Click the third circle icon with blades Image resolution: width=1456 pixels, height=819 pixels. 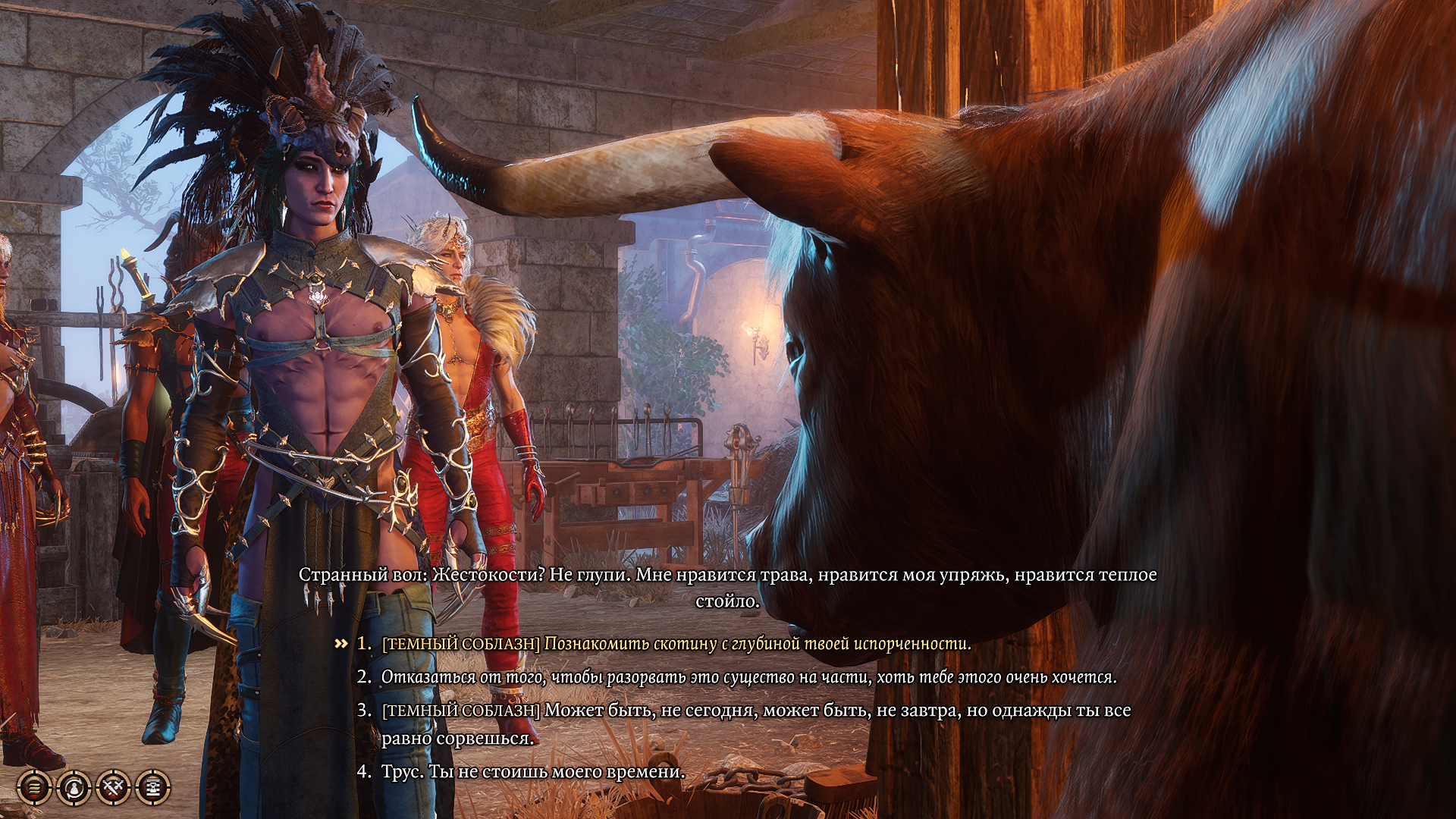pos(114,786)
